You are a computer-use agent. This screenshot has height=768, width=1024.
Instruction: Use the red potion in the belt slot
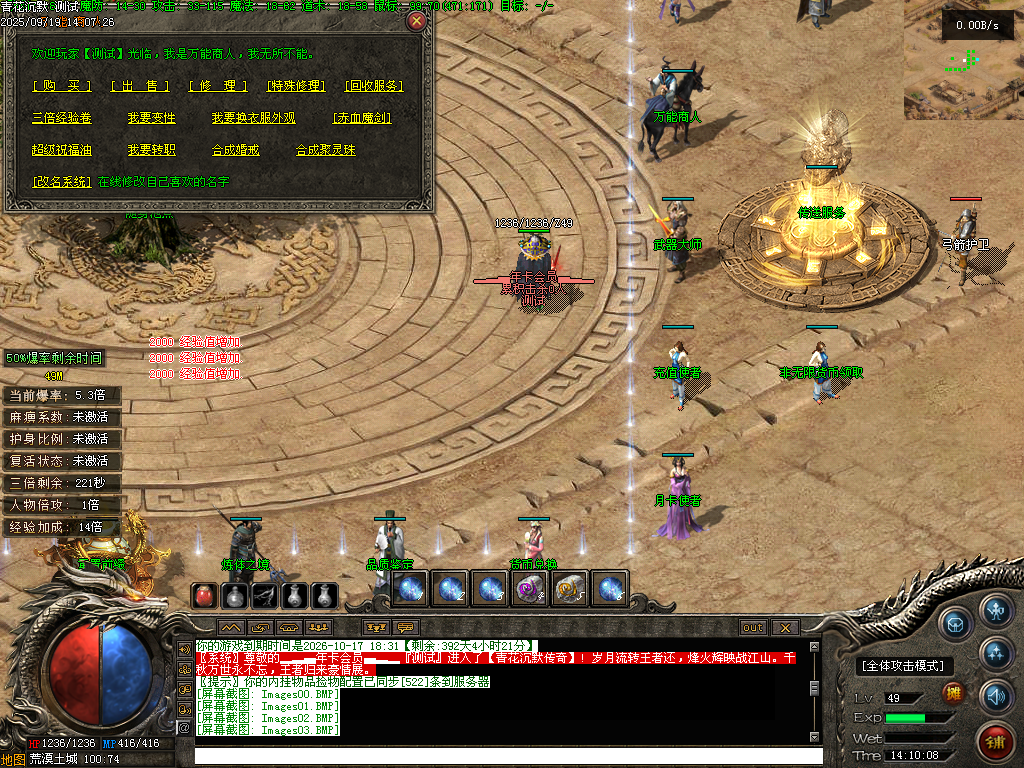pyautogui.click(x=204, y=596)
